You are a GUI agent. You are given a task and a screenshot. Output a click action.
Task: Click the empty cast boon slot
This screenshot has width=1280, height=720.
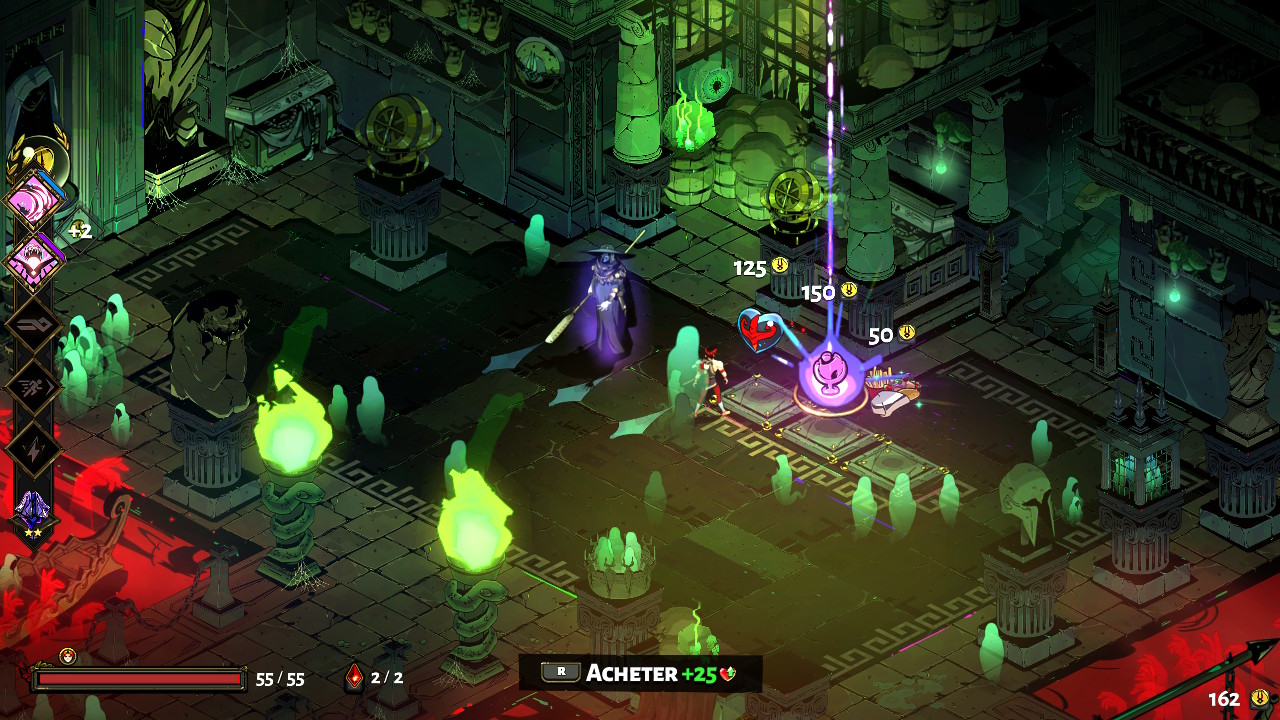point(34,324)
